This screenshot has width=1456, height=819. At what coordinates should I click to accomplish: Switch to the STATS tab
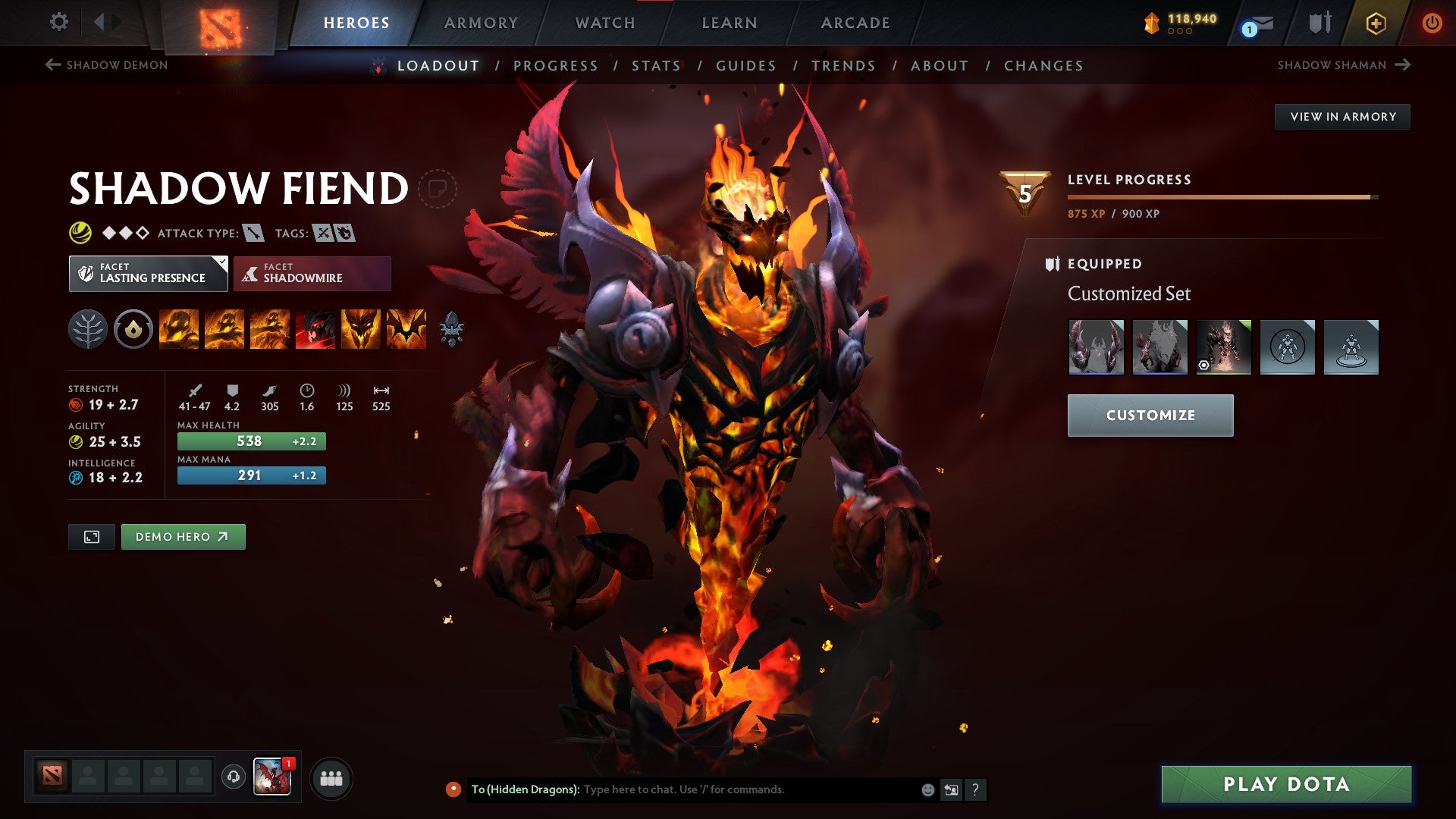656,66
